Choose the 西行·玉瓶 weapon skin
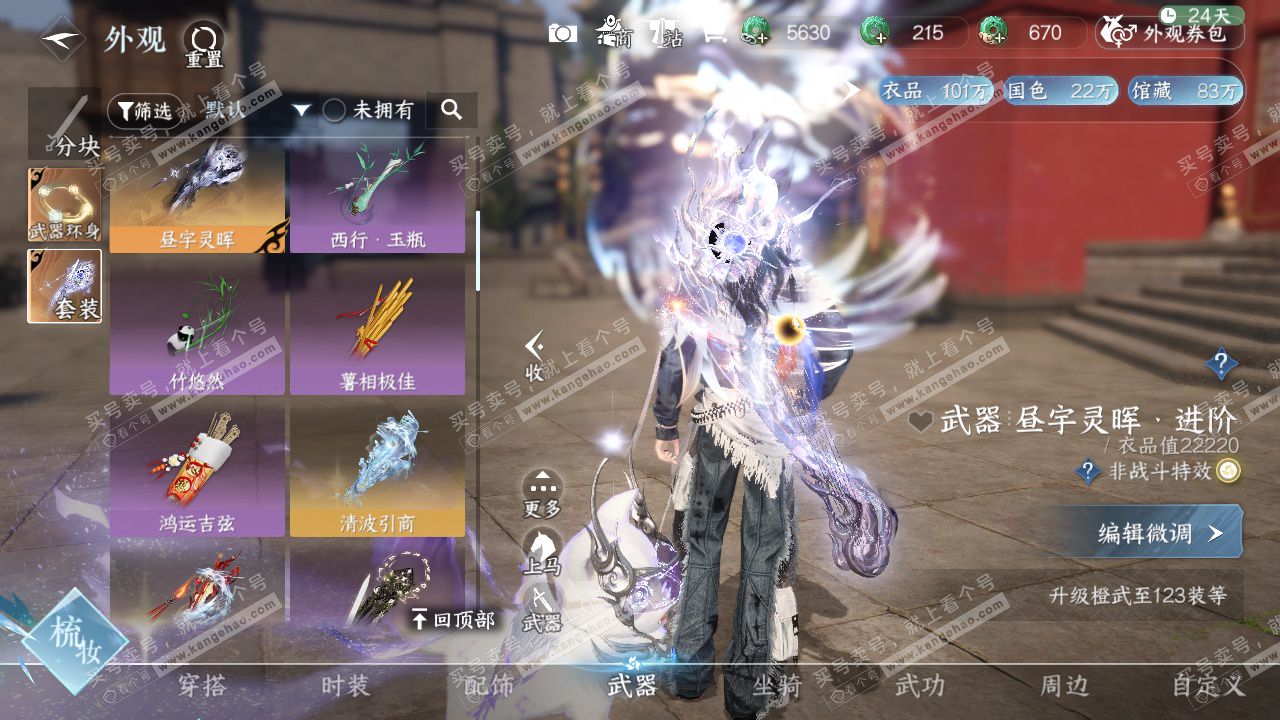The height and width of the screenshot is (720, 1280). click(x=377, y=196)
